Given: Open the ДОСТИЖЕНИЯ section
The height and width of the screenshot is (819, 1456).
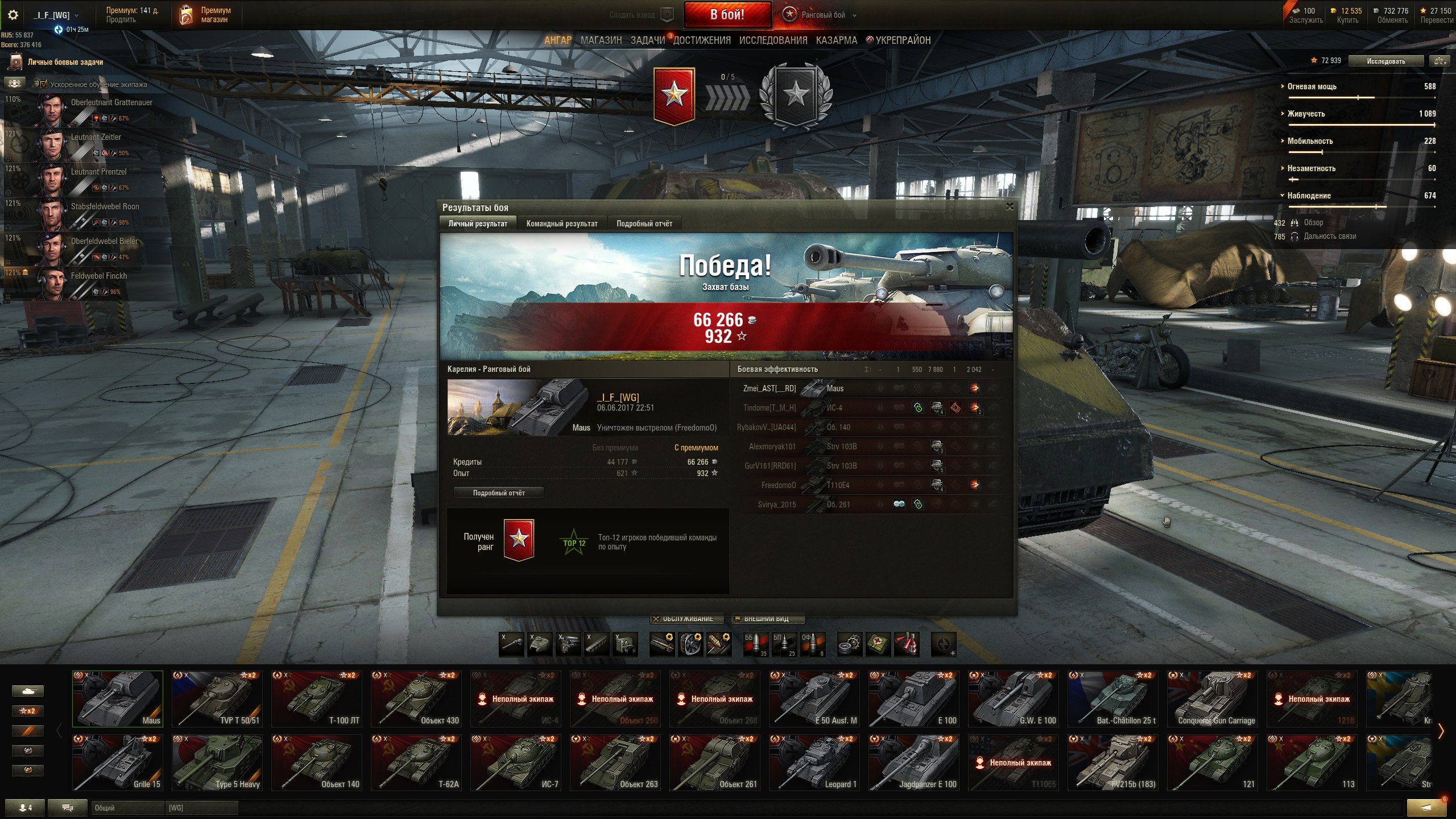Looking at the screenshot, I should pos(702,40).
